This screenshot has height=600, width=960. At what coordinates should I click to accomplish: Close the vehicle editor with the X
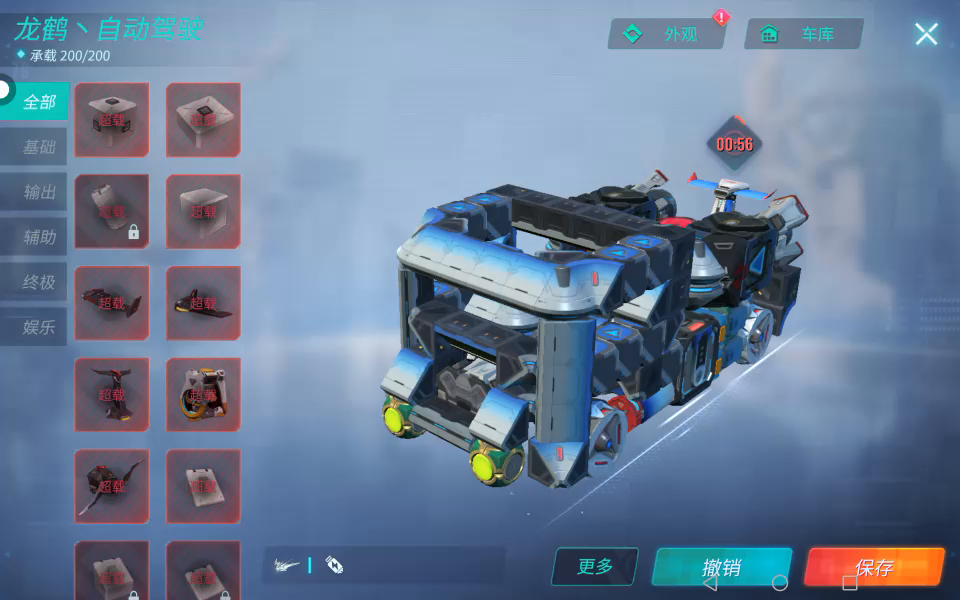pos(926,34)
